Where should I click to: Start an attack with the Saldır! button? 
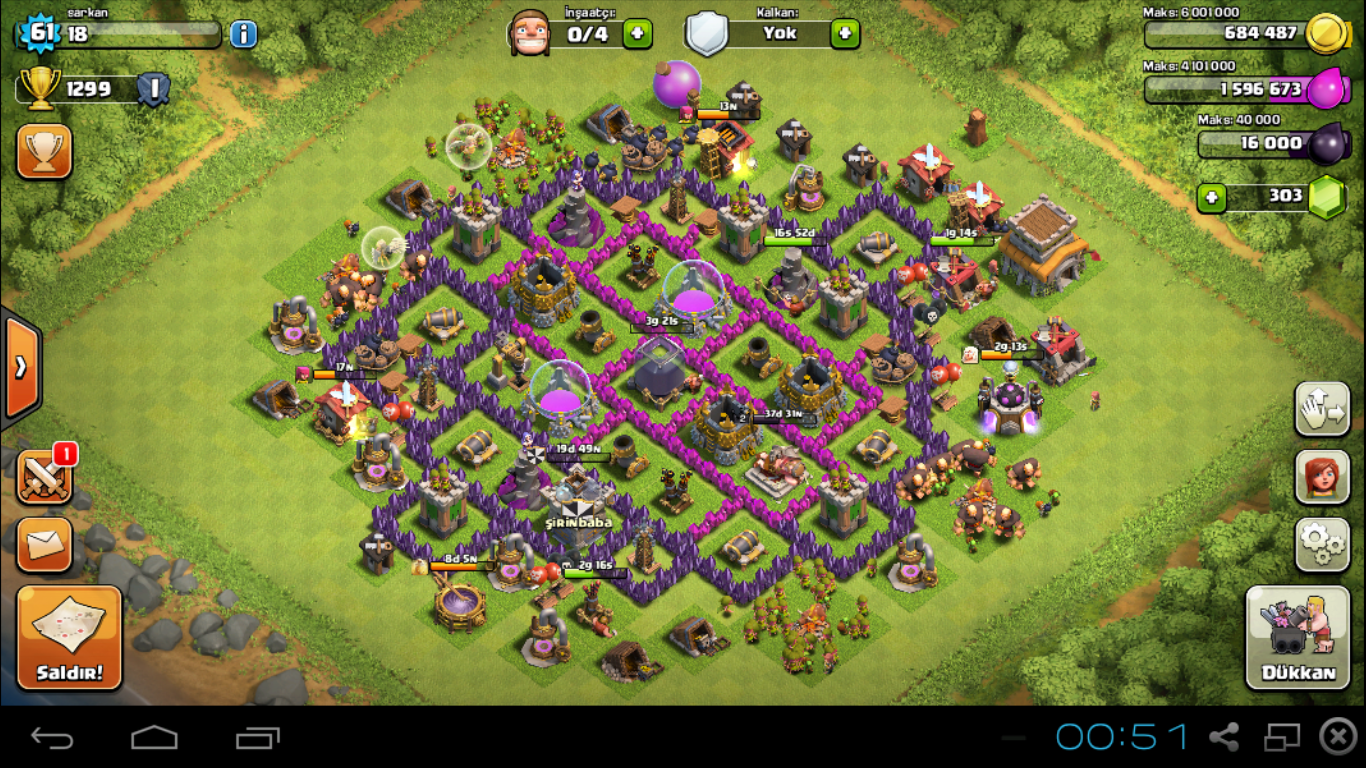pyautogui.click(x=69, y=637)
